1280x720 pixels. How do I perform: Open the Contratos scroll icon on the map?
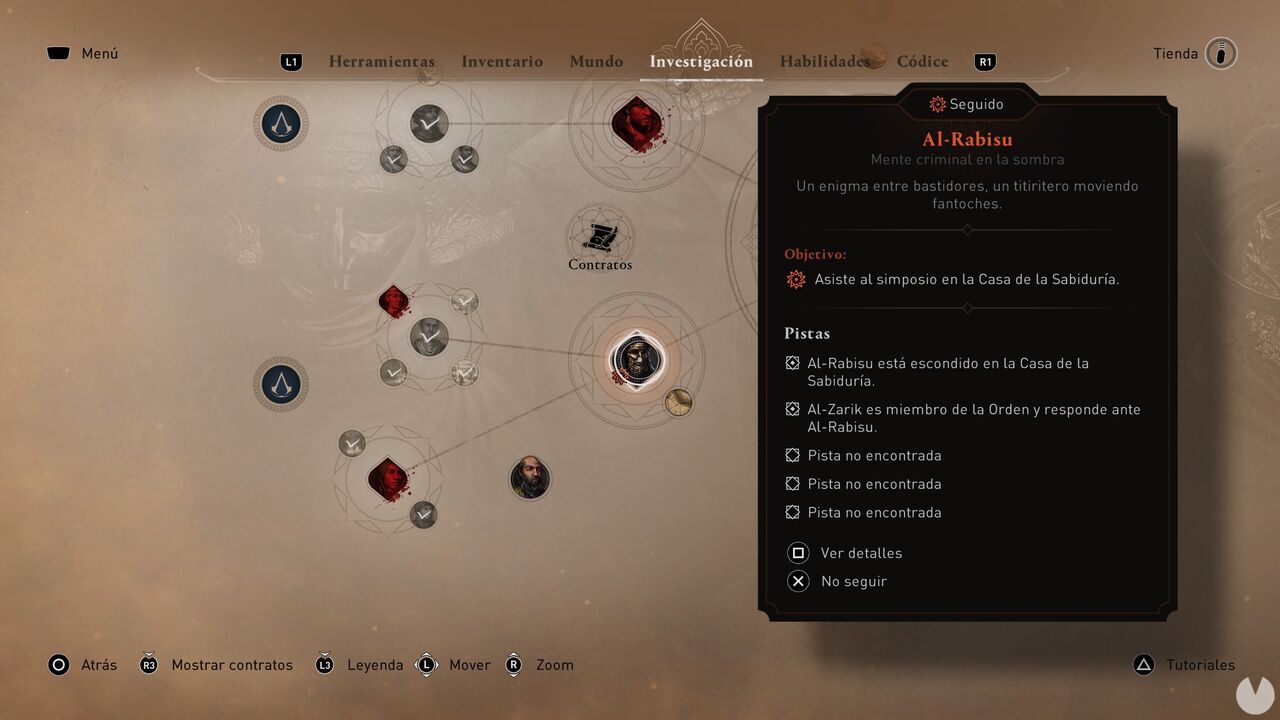click(599, 238)
